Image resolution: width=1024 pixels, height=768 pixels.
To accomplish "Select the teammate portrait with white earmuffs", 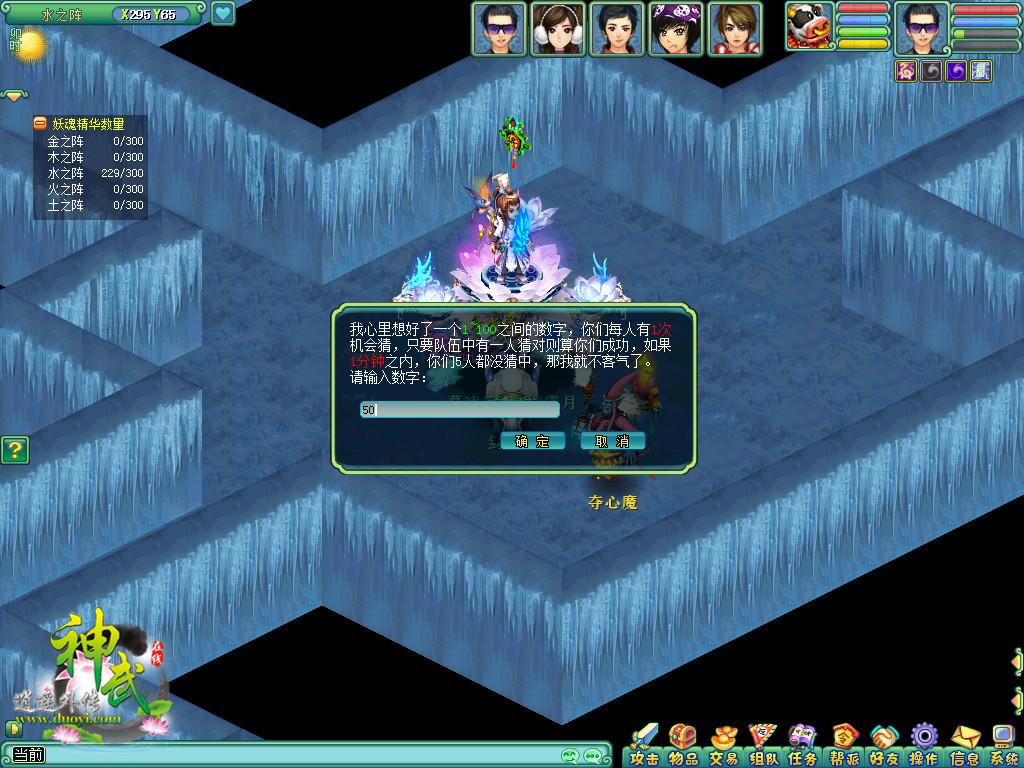I will 558,29.
